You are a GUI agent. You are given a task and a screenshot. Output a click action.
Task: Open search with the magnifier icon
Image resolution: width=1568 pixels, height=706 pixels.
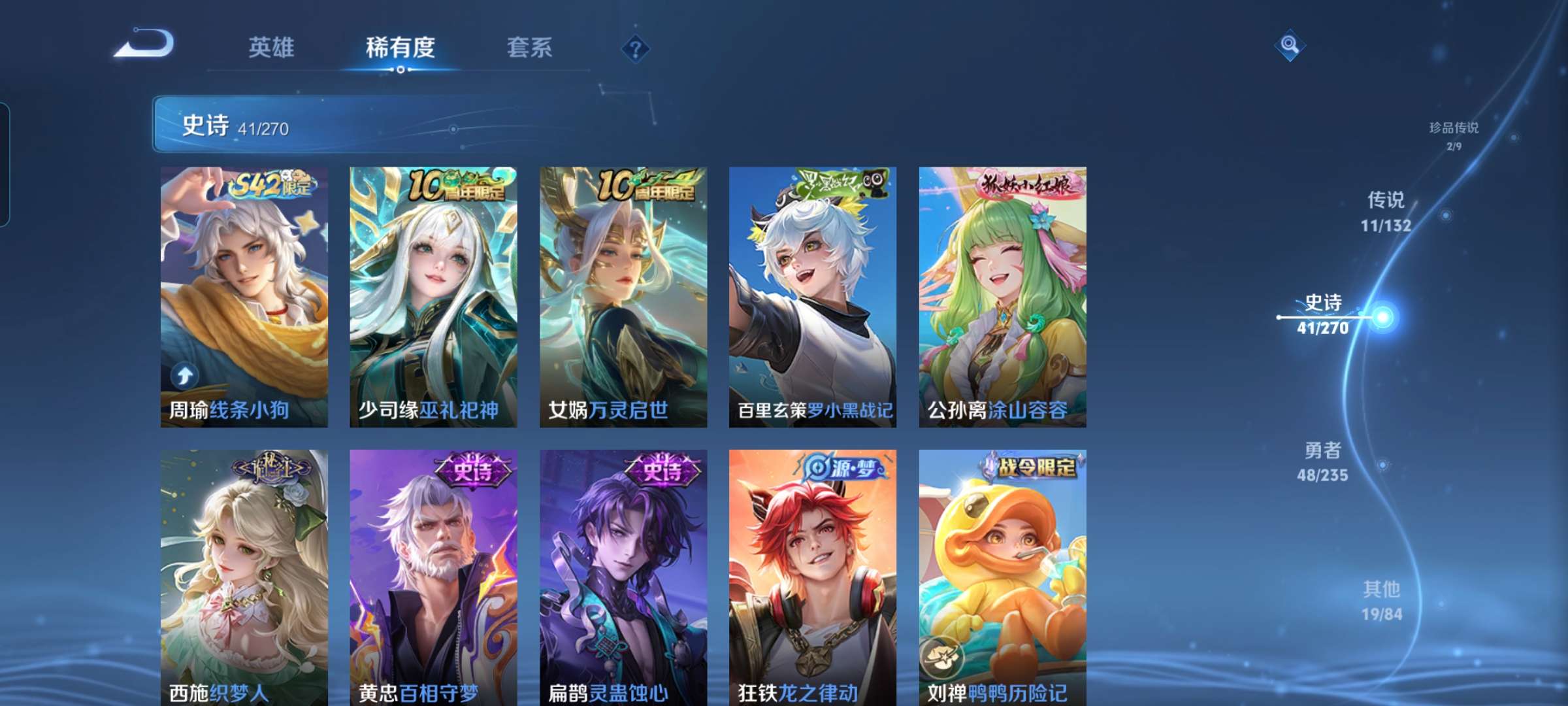[1288, 46]
